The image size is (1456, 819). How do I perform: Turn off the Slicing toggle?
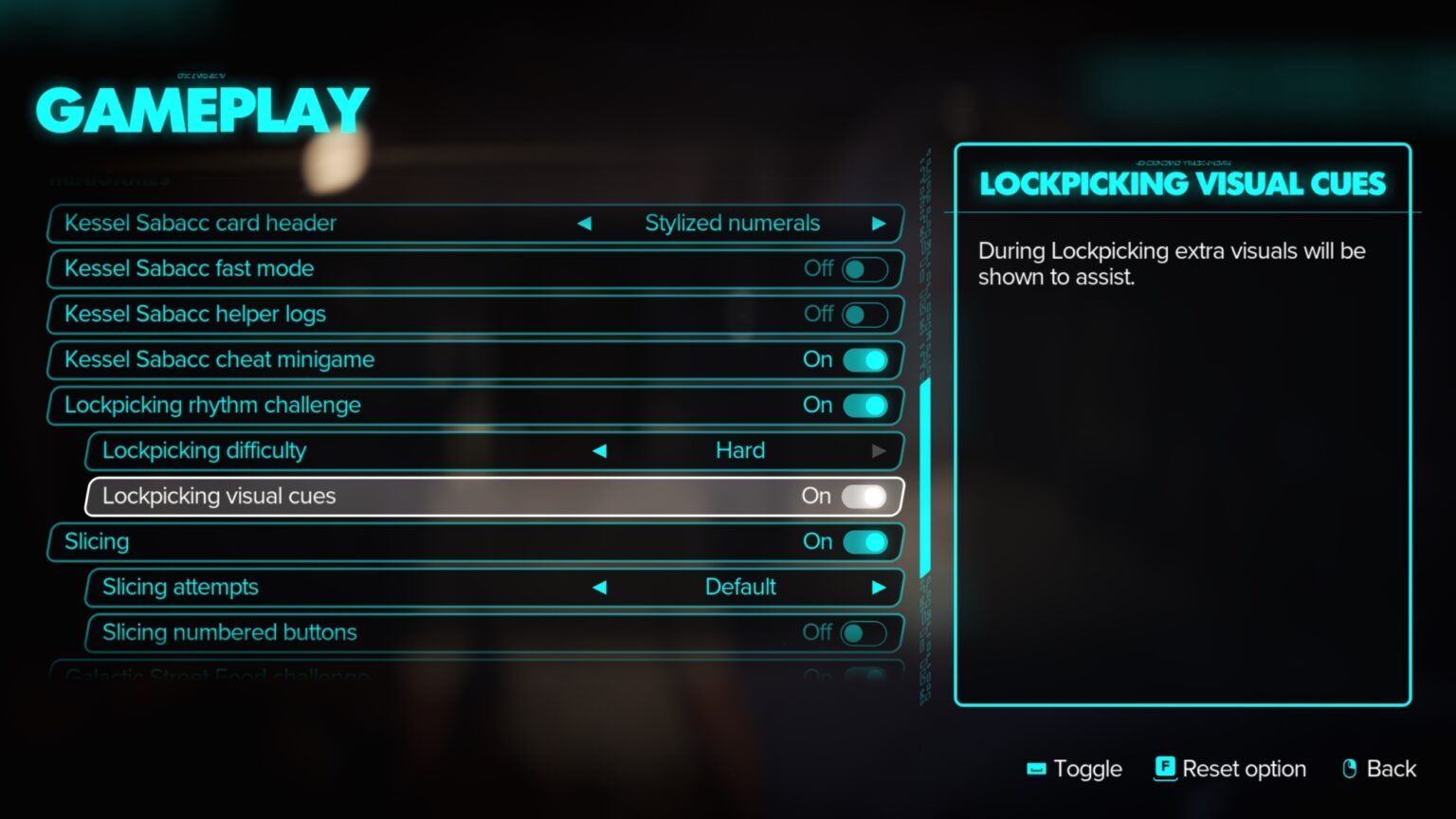click(864, 542)
